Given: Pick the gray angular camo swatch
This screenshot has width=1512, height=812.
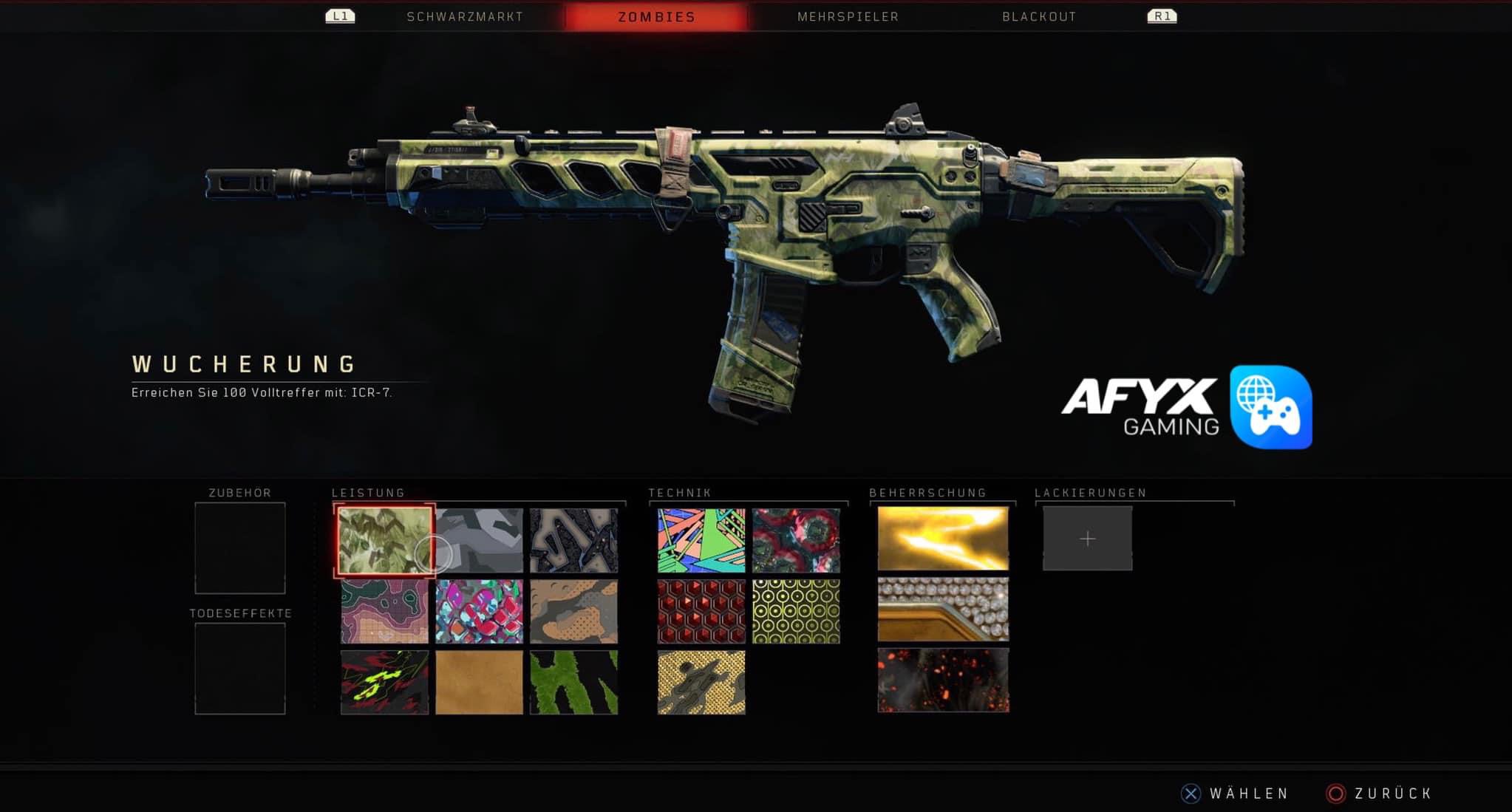Looking at the screenshot, I should (x=480, y=540).
